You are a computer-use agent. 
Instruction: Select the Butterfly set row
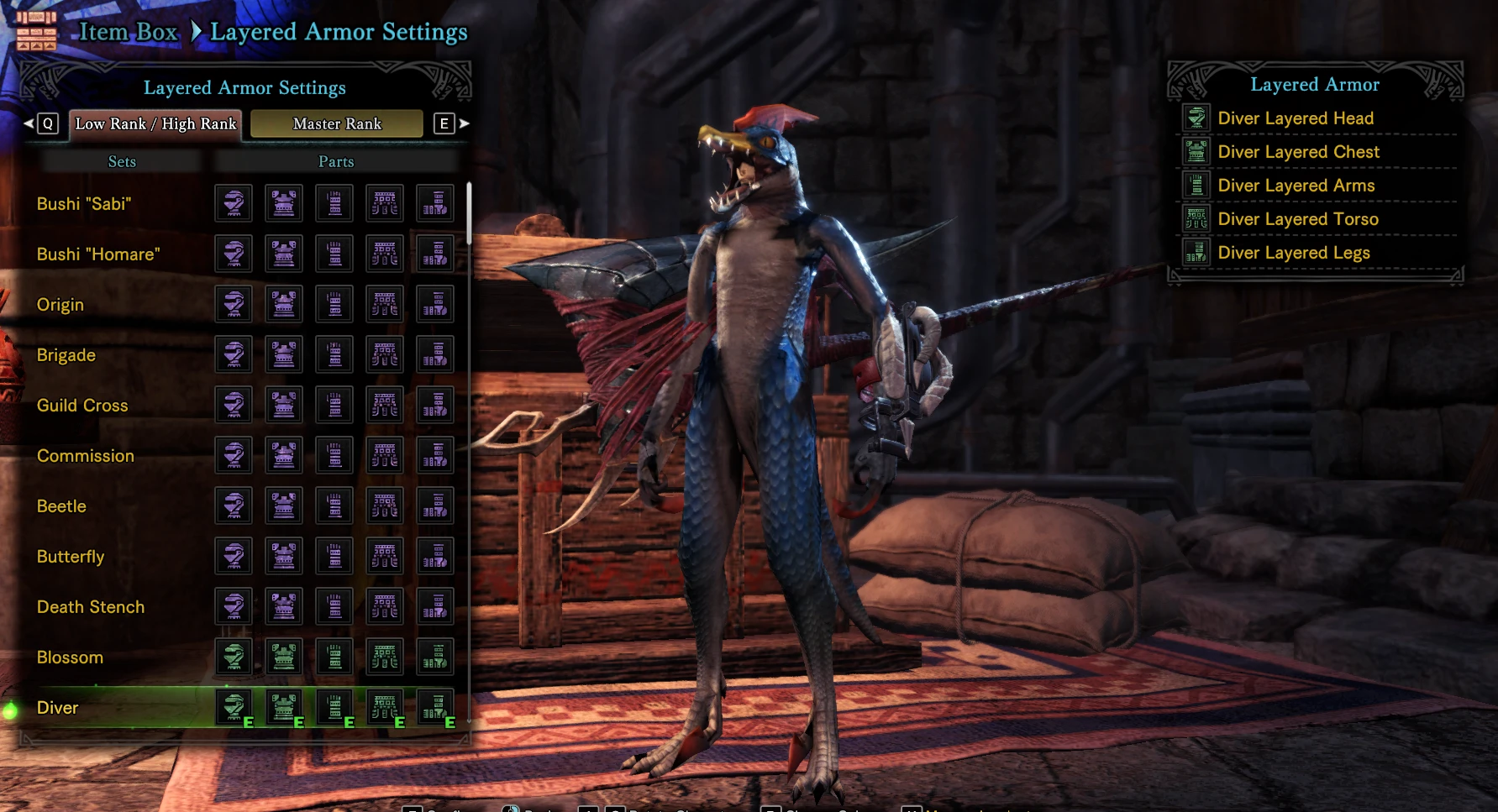[71, 557]
